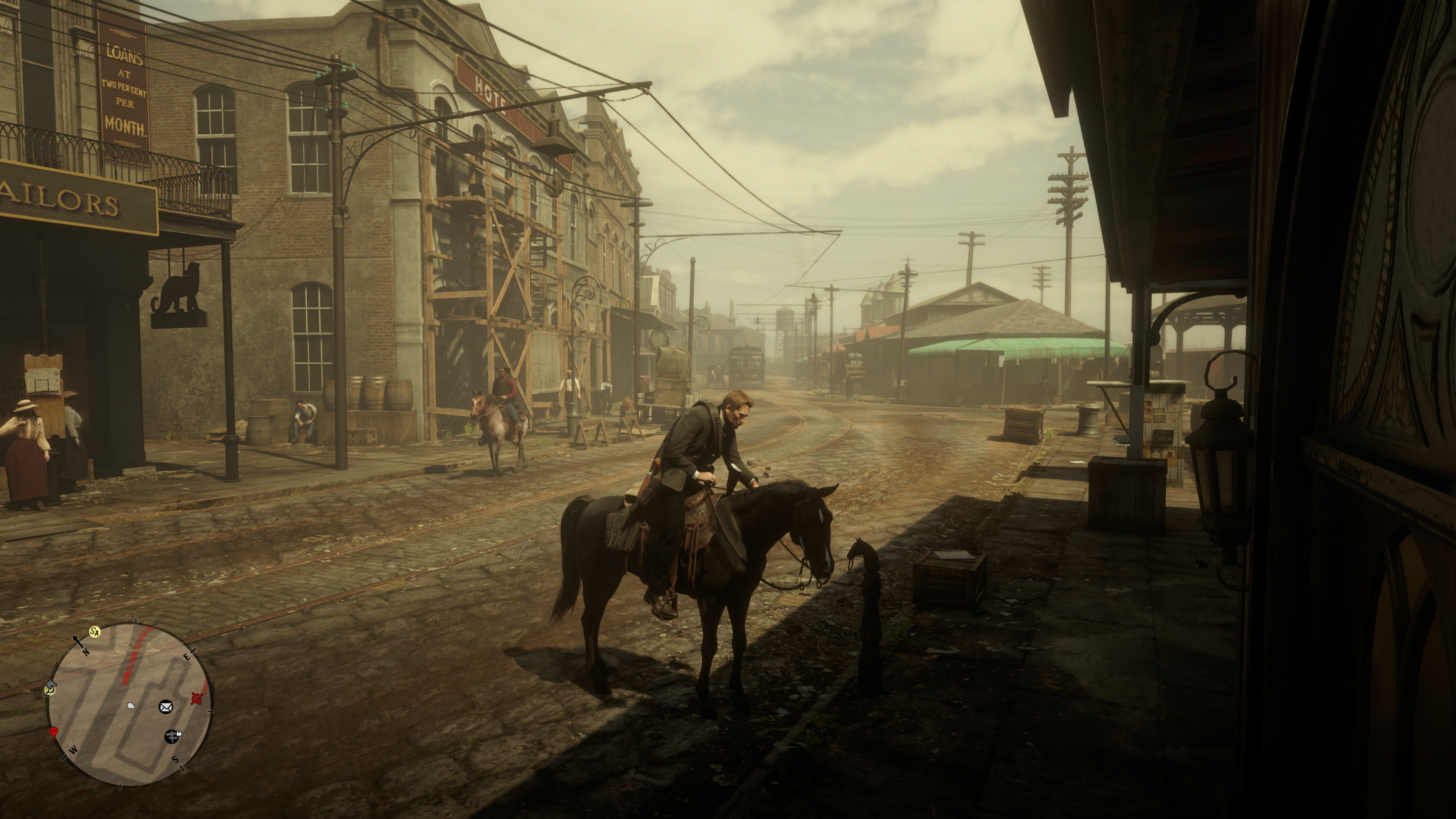Click the envelope post office icon on minimap
Screen dimensions: 1456x819
[x=166, y=707]
